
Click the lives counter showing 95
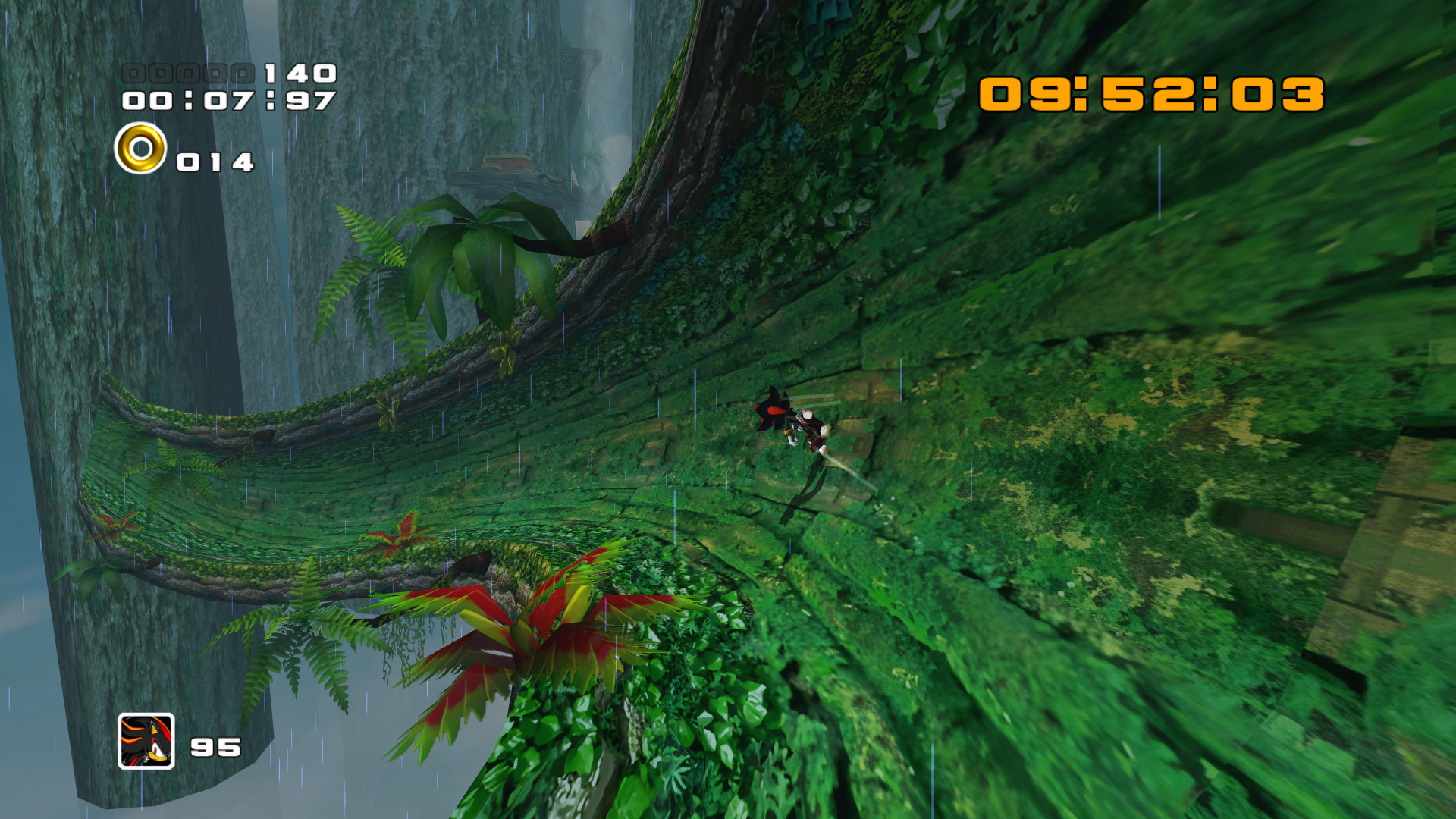[x=215, y=747]
